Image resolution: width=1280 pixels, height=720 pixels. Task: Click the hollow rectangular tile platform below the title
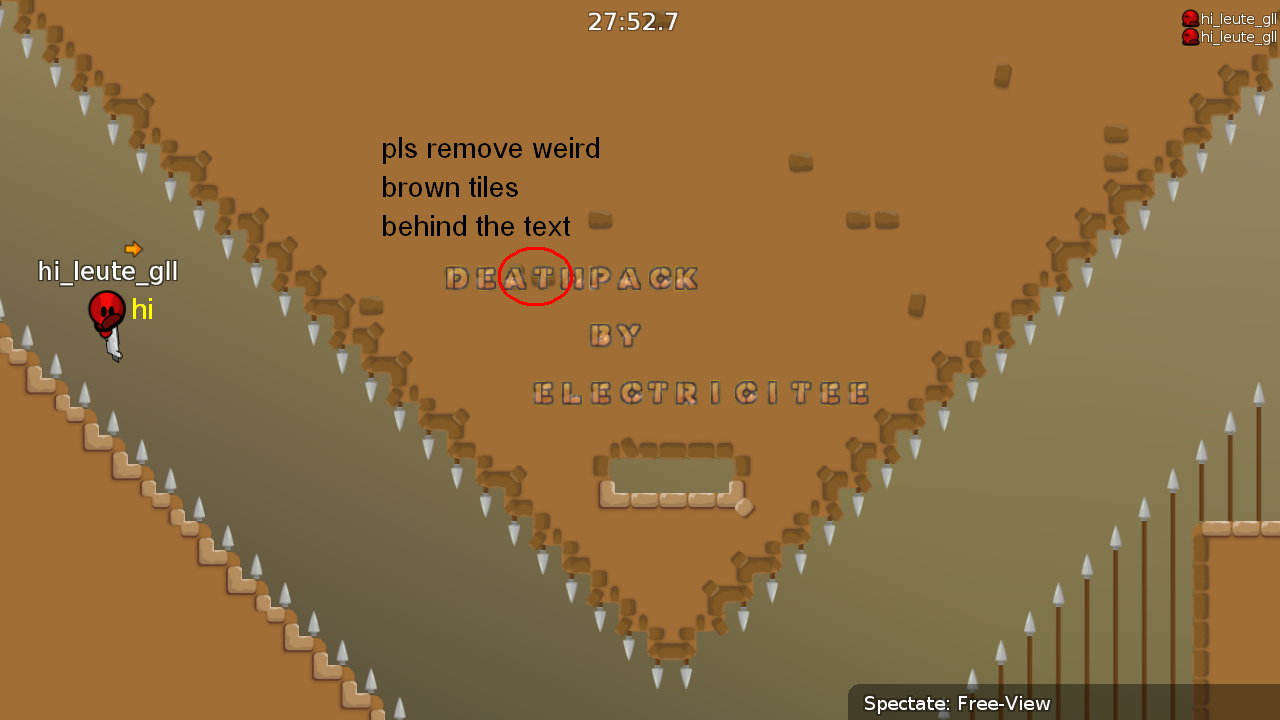pyautogui.click(x=668, y=475)
